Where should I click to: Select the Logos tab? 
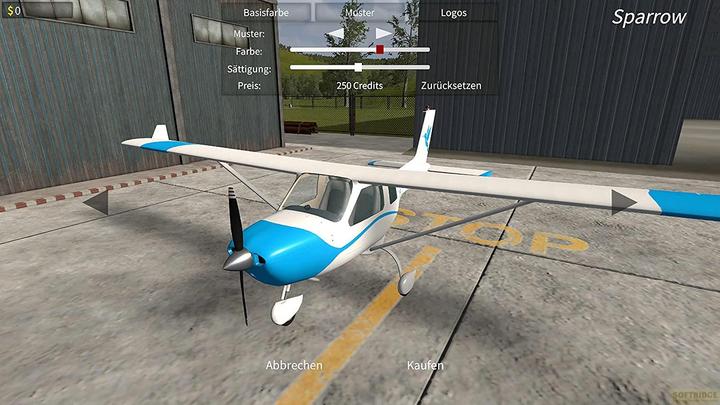453,14
